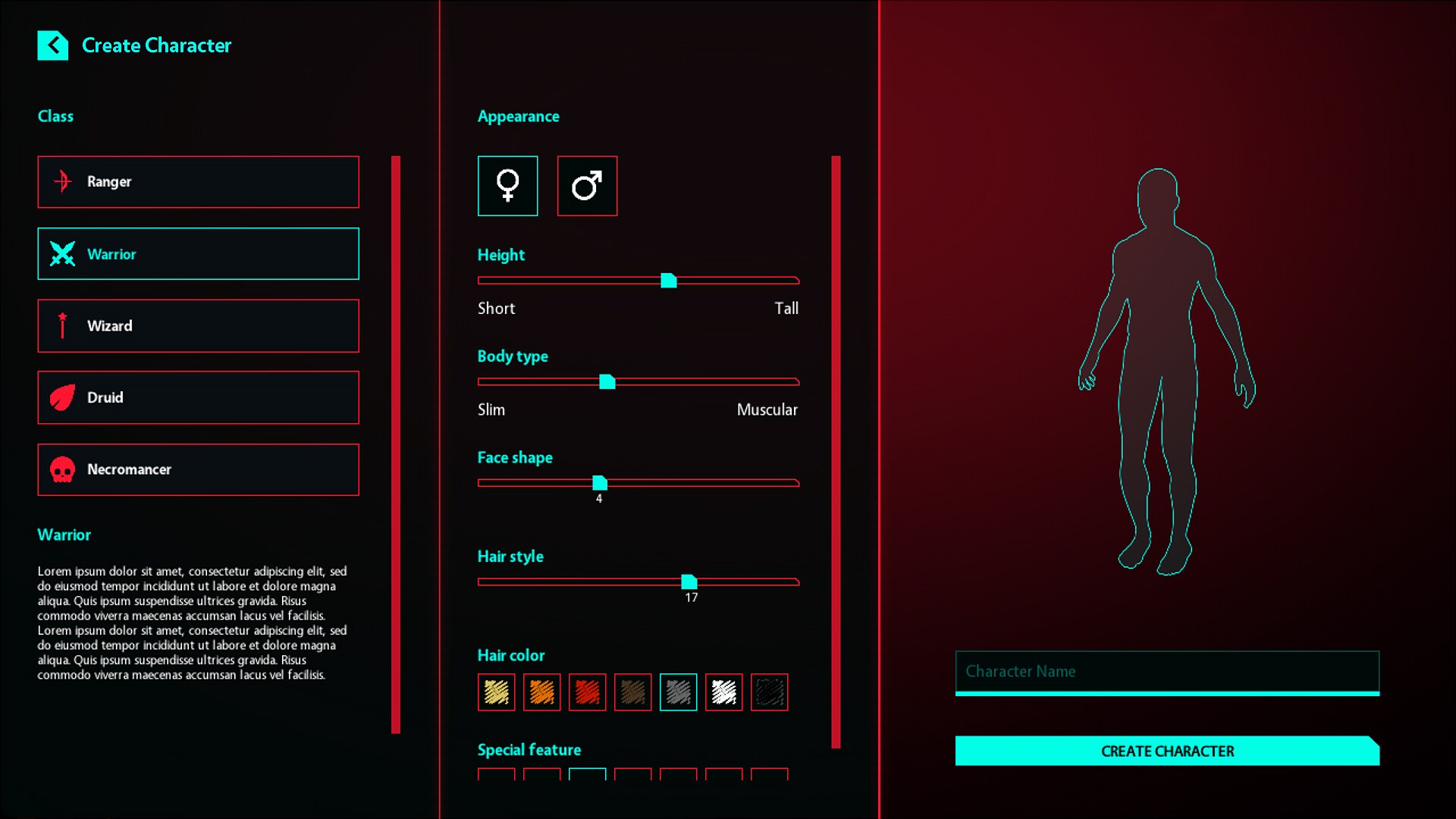The height and width of the screenshot is (819, 1456).
Task: Click the CREATE CHARACTER button
Action: coord(1166,752)
